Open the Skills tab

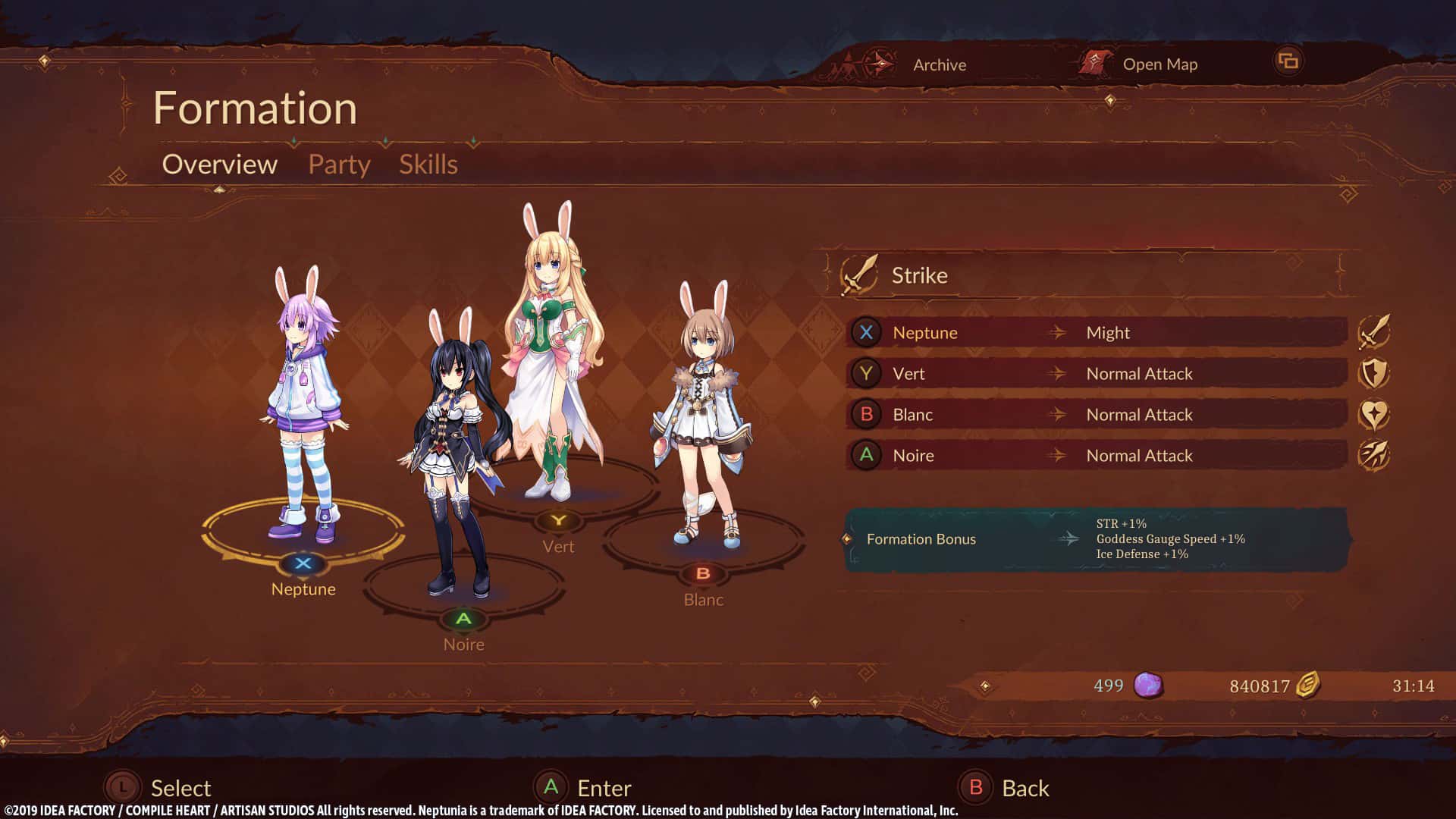(428, 164)
